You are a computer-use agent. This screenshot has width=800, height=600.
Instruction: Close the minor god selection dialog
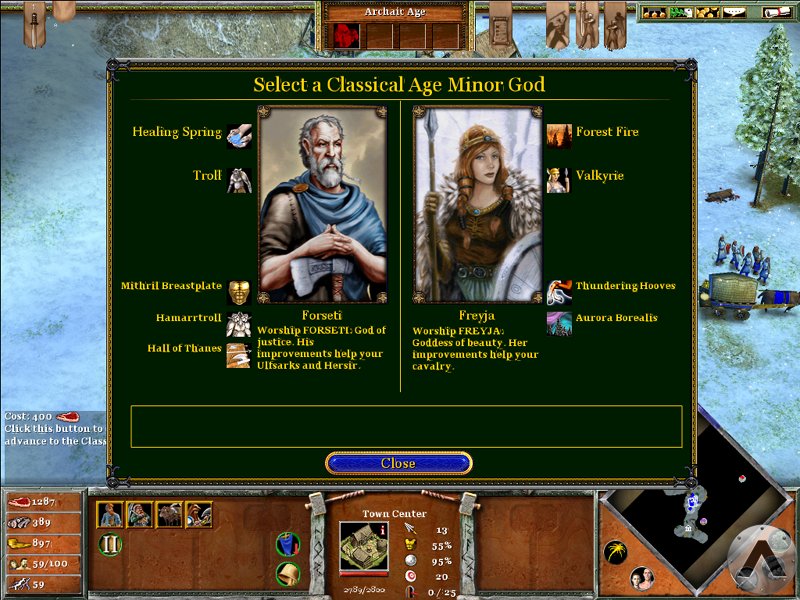[x=398, y=463]
